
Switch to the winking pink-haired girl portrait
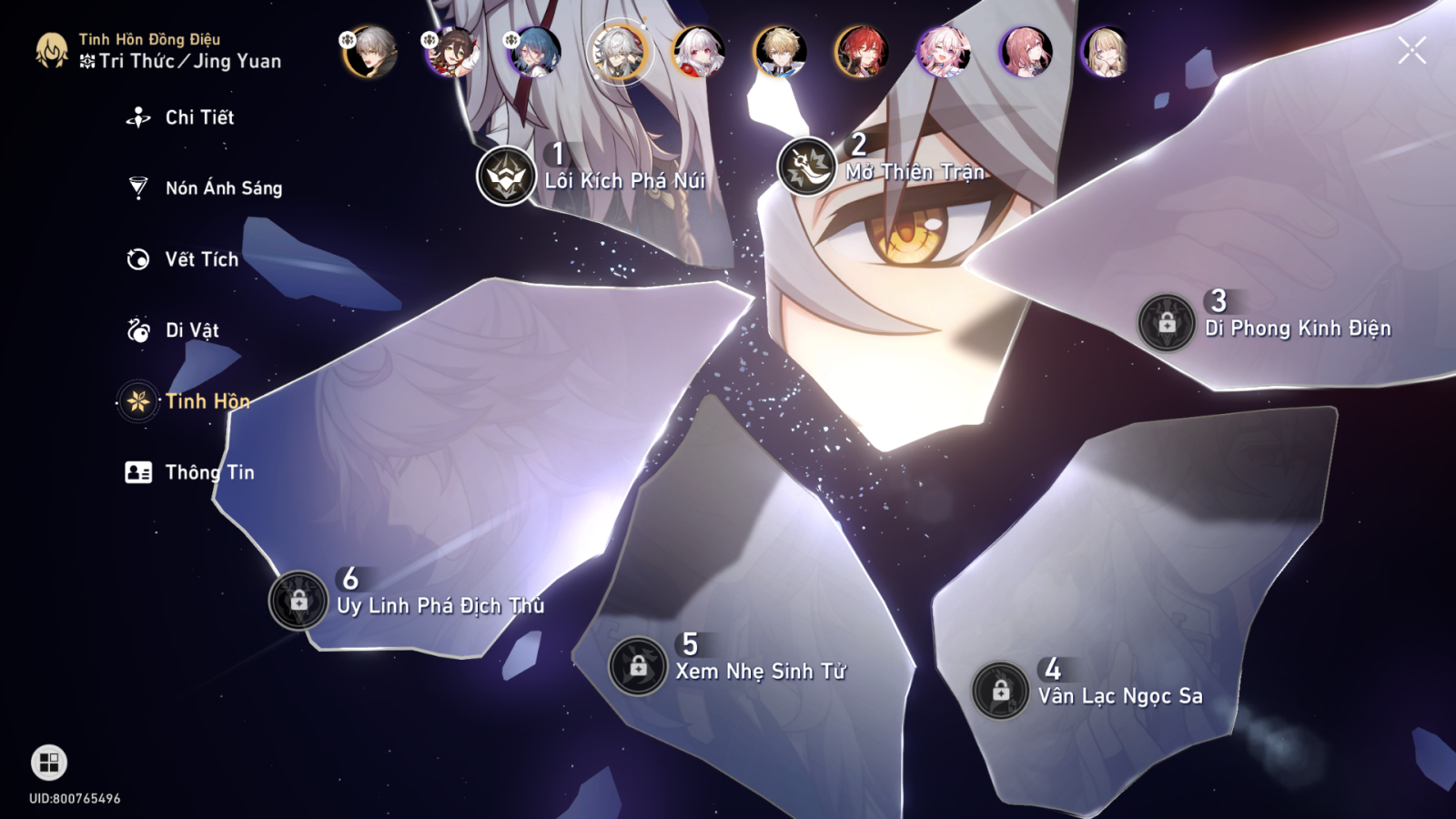pos(944,52)
